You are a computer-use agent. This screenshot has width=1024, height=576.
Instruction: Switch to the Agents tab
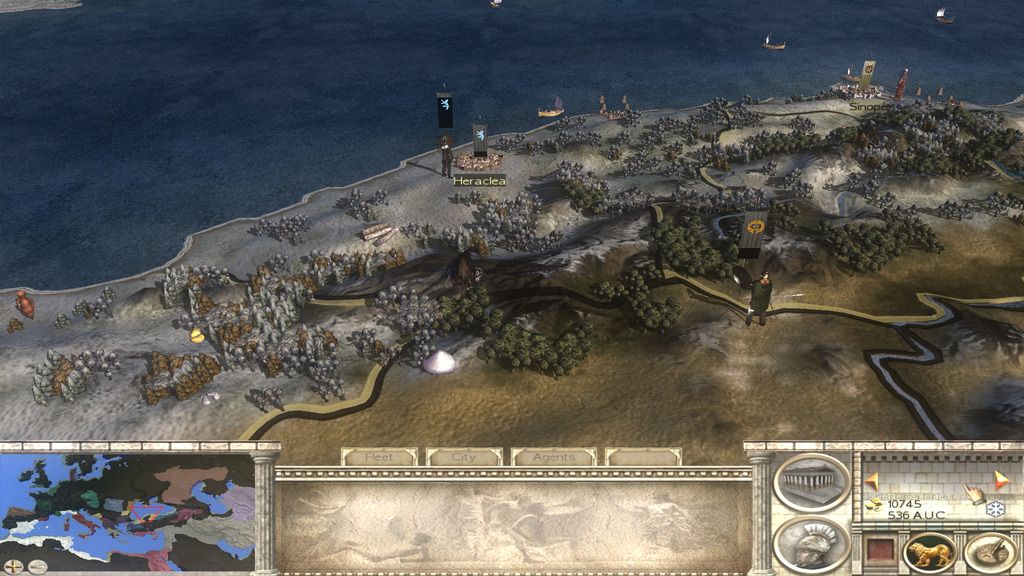553,457
